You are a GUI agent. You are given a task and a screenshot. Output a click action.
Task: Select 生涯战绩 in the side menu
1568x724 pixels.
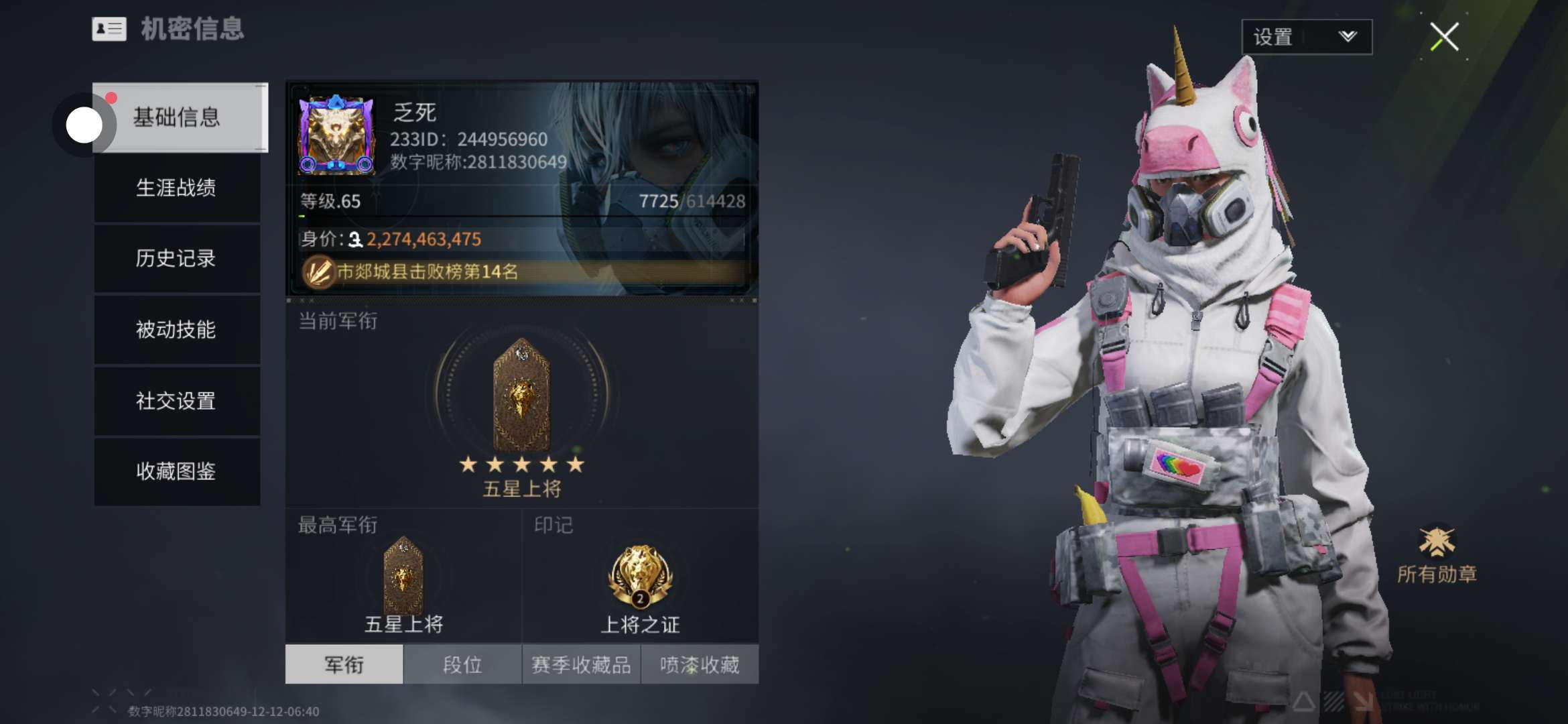[x=177, y=188]
